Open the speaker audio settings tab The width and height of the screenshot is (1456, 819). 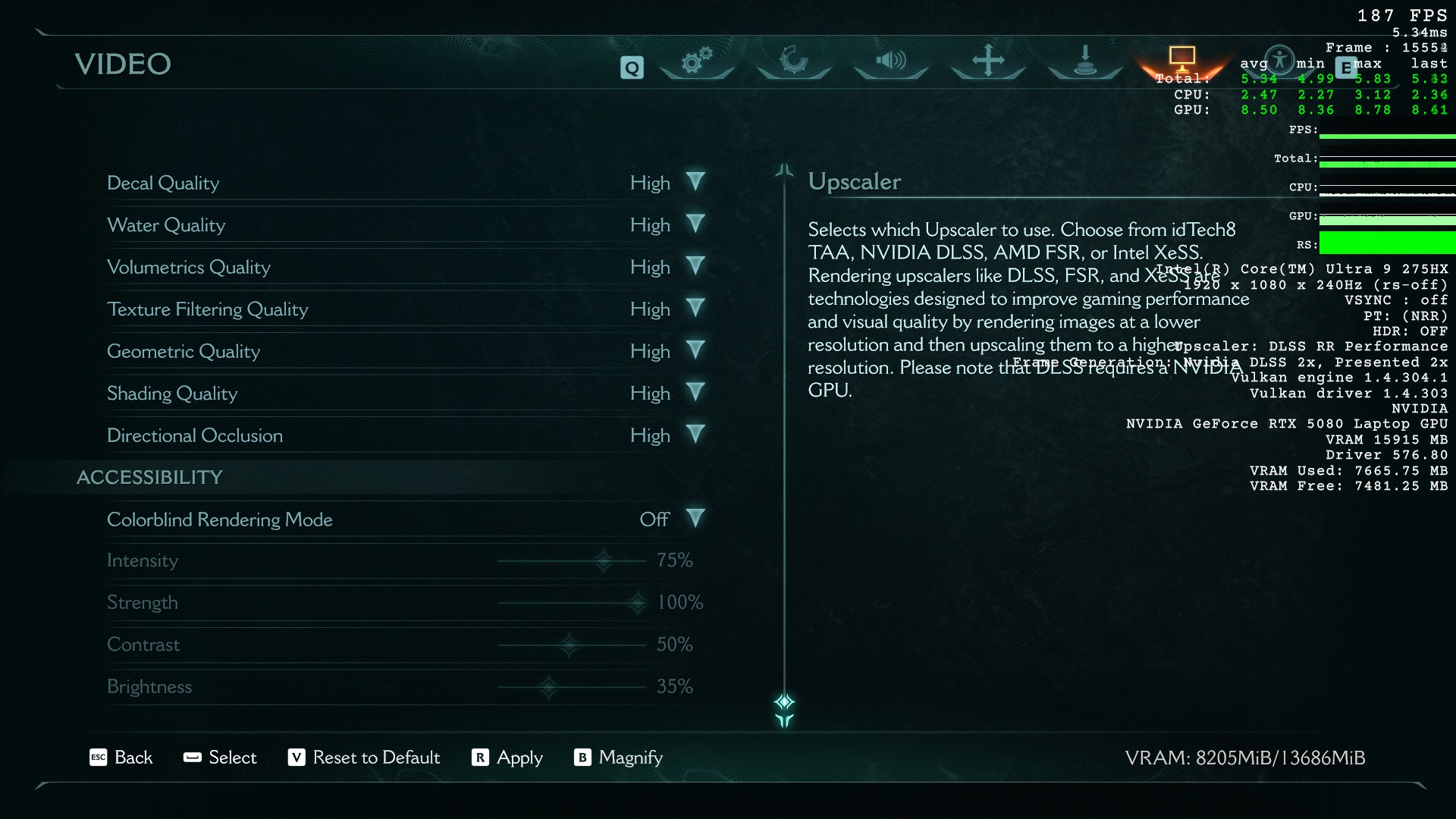coord(891,61)
